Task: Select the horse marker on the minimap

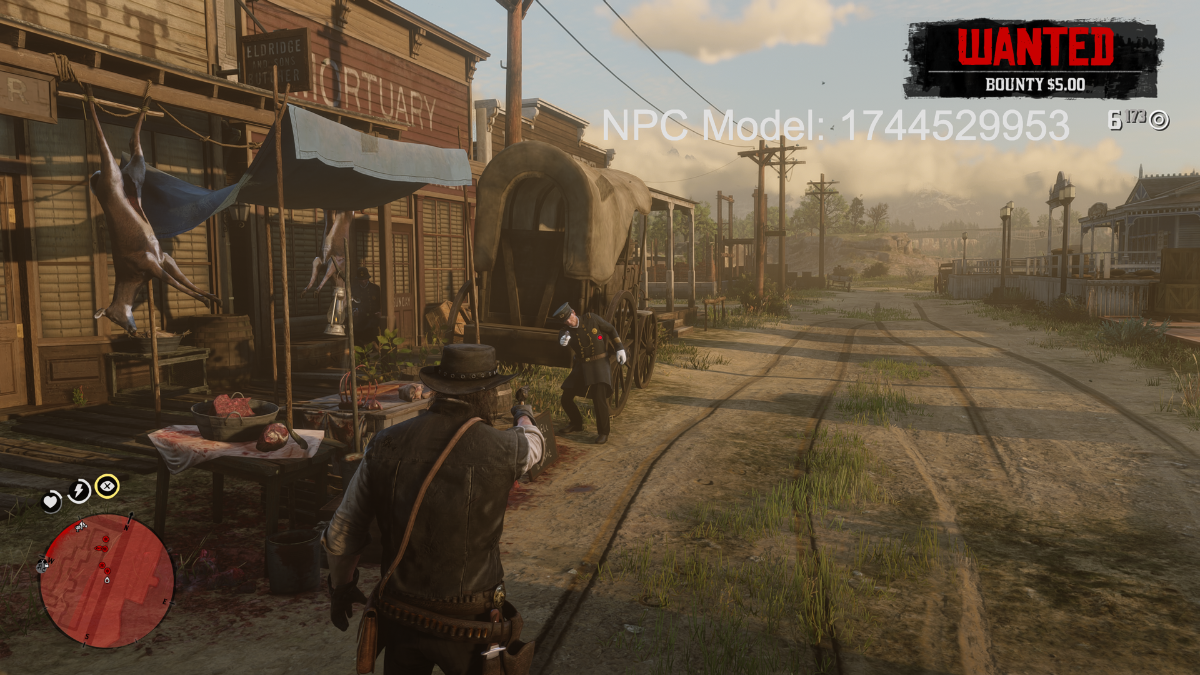Action: pyautogui.click(x=82, y=525)
